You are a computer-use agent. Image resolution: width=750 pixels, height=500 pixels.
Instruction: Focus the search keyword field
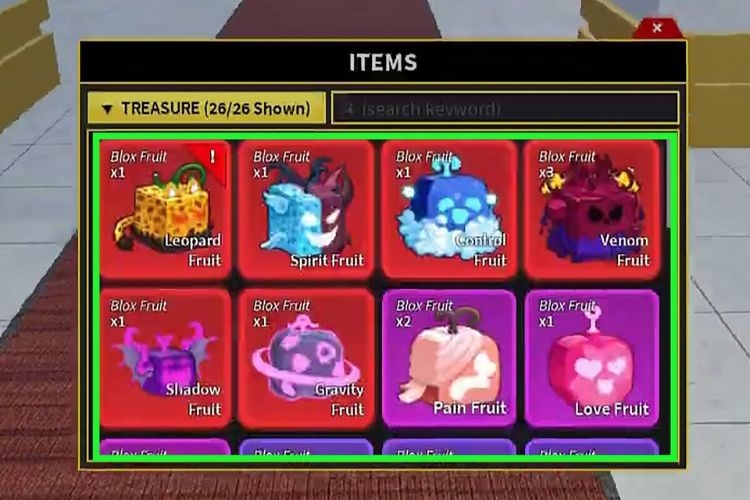[x=505, y=108]
